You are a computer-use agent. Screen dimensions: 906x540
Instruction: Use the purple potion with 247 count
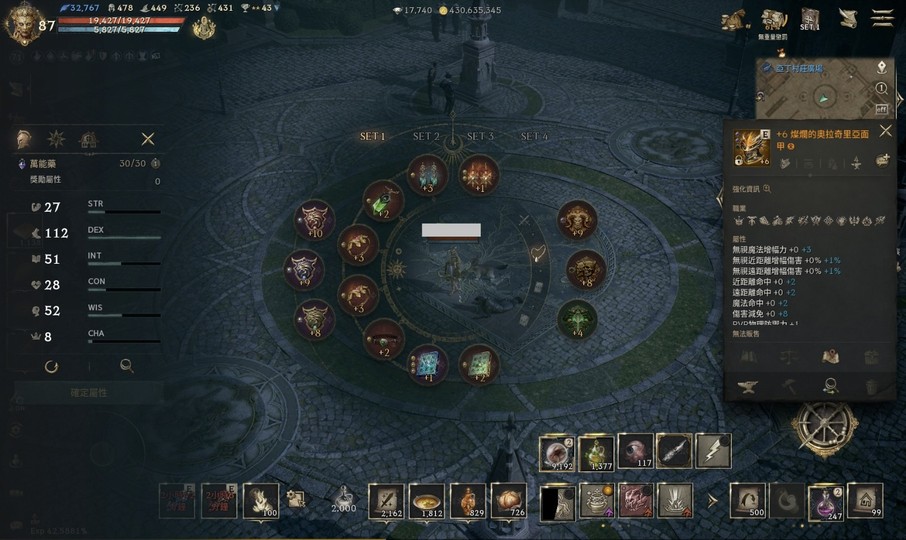(827, 499)
